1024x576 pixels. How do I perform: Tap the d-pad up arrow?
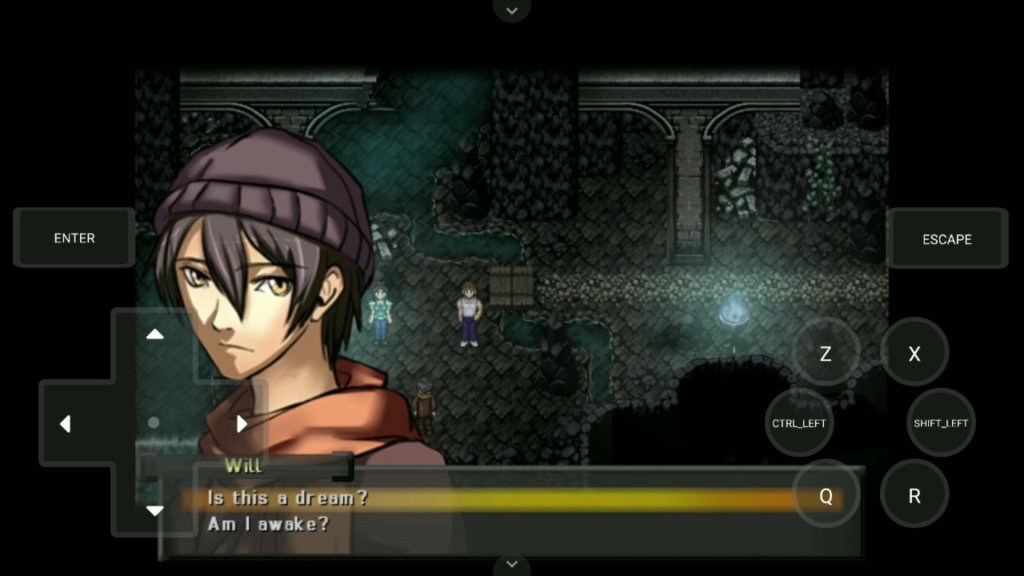155,335
